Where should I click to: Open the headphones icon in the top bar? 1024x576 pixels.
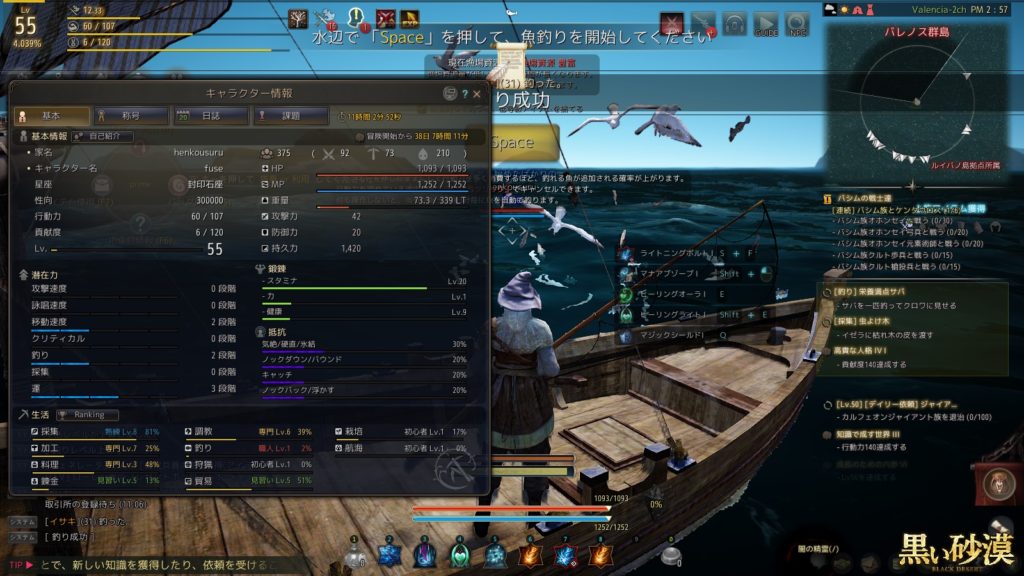click(735, 24)
